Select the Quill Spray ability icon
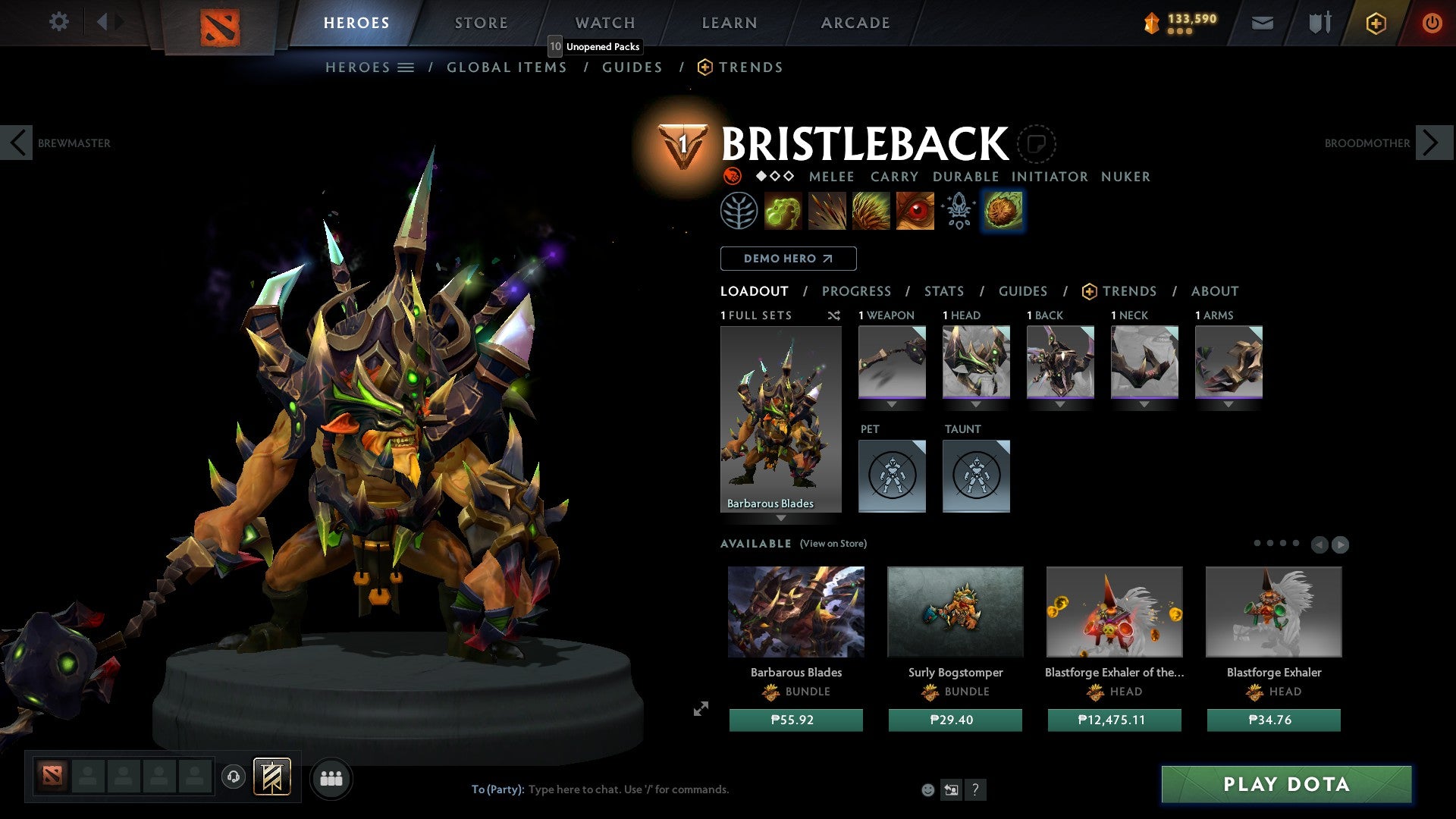 [x=828, y=212]
